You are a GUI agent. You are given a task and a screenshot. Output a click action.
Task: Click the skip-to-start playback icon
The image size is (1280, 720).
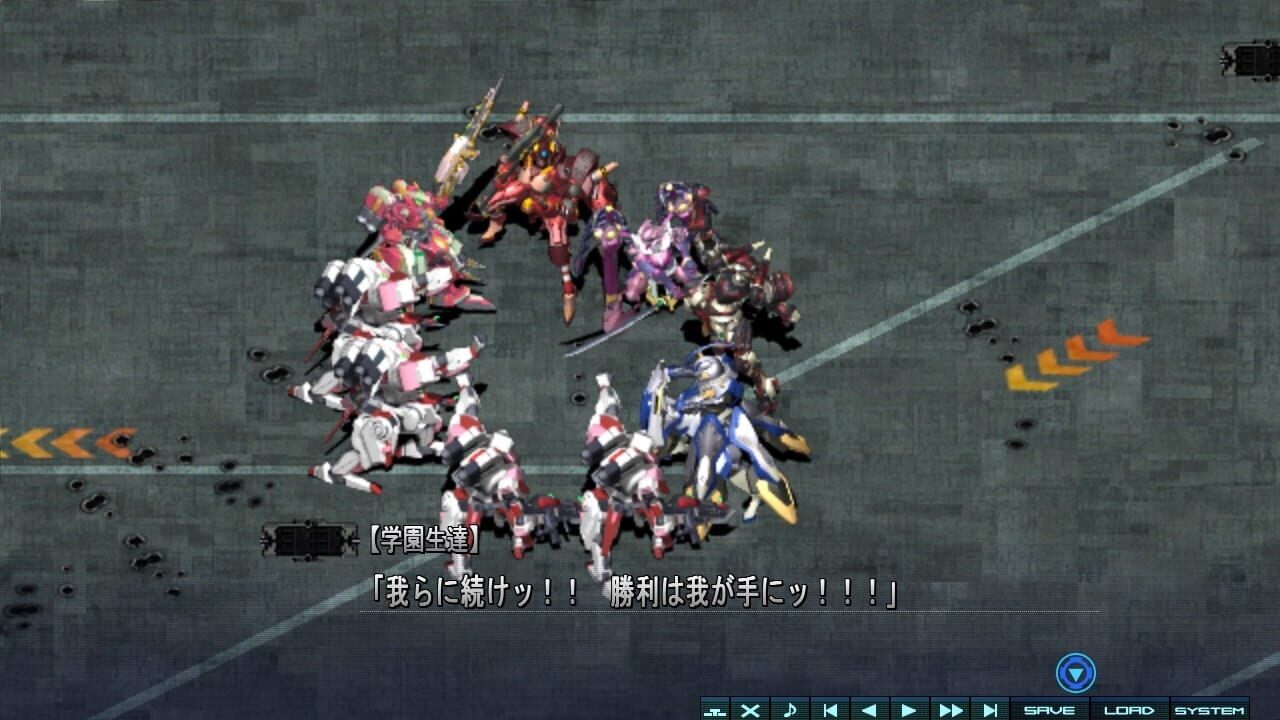pos(829,709)
